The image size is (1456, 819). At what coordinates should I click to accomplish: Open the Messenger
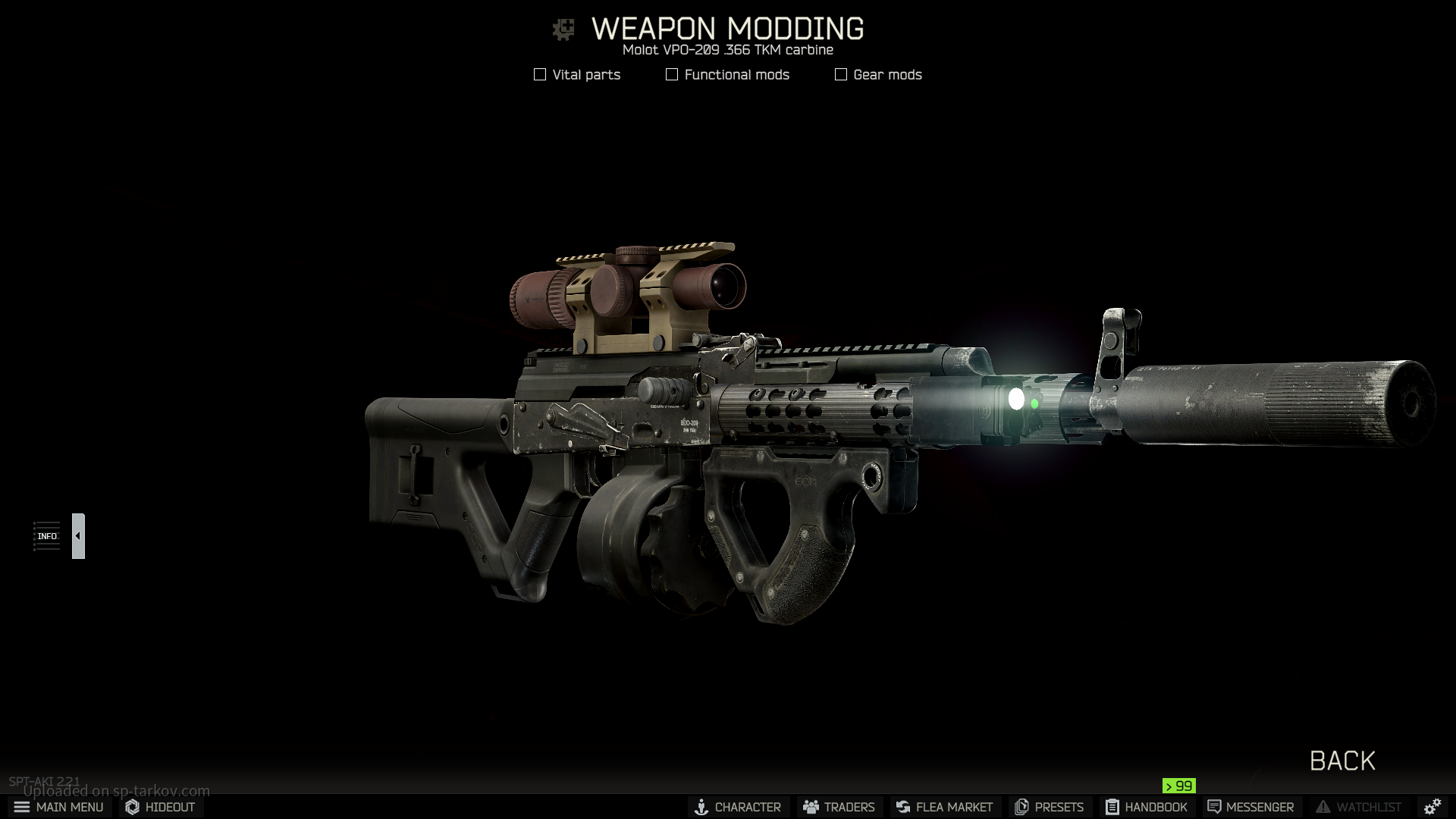[1250, 807]
